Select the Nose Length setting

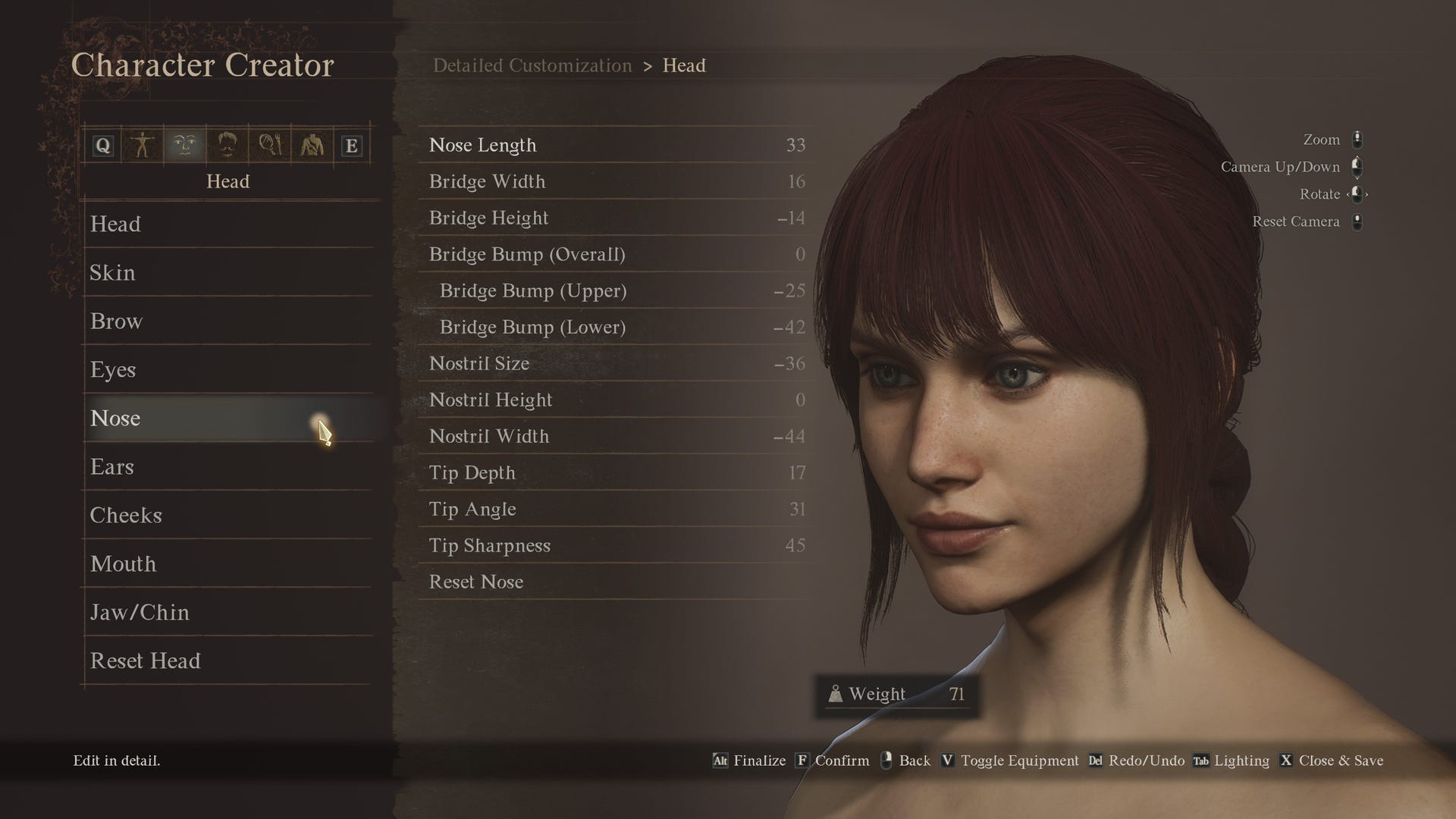tap(482, 145)
